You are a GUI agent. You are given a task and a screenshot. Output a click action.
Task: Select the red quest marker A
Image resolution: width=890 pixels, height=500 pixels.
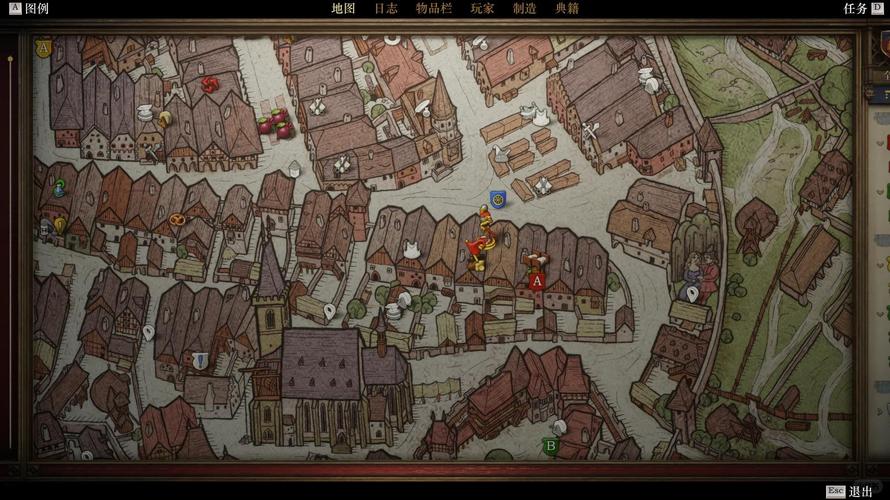coord(537,281)
